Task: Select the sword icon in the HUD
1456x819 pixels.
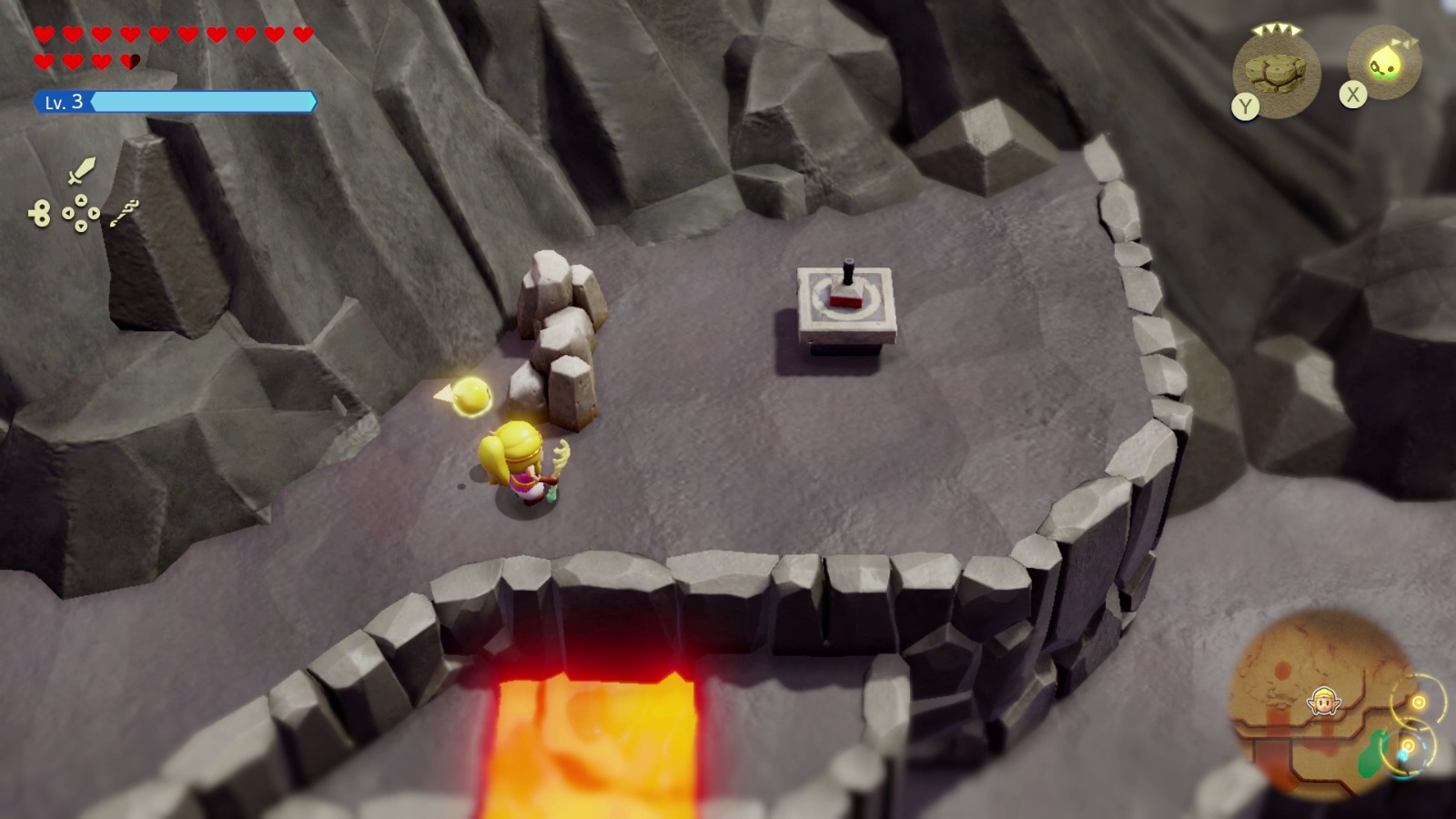Action: click(82, 171)
